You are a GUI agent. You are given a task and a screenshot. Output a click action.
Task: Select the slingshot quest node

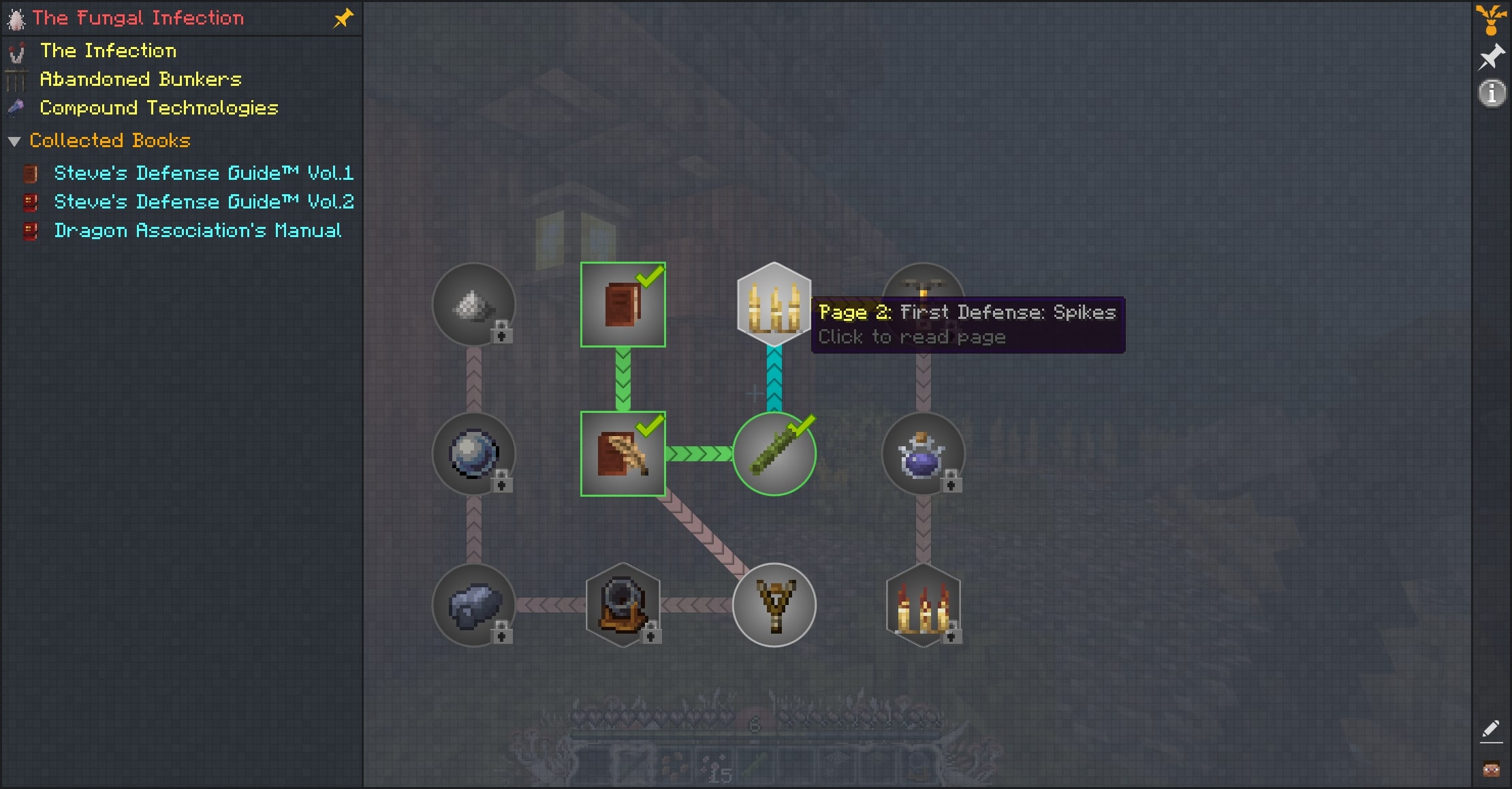774,605
